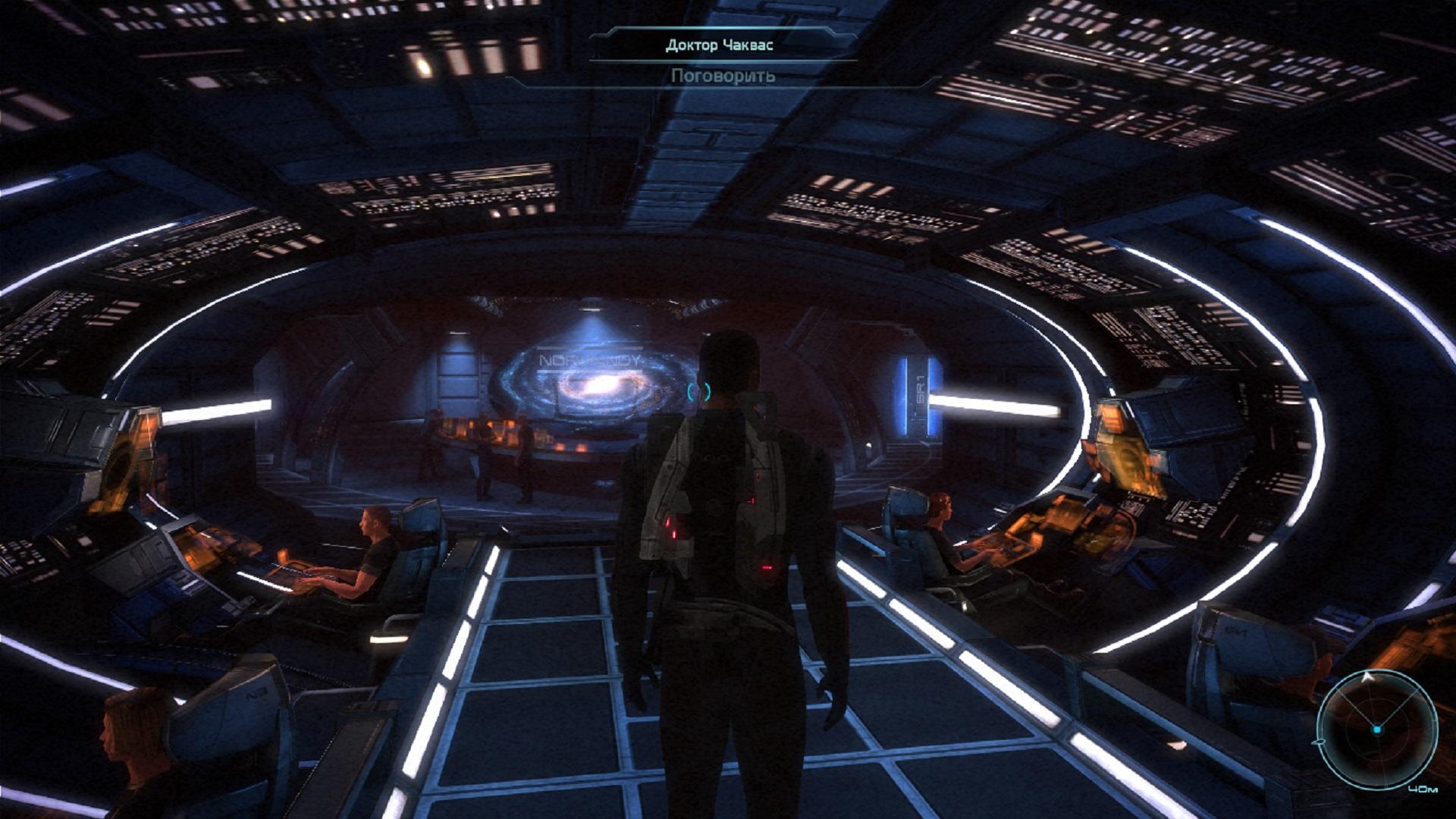Viewport: 1456px width, 819px height.
Task: Click the circular radar minimap
Action: pos(1376,729)
